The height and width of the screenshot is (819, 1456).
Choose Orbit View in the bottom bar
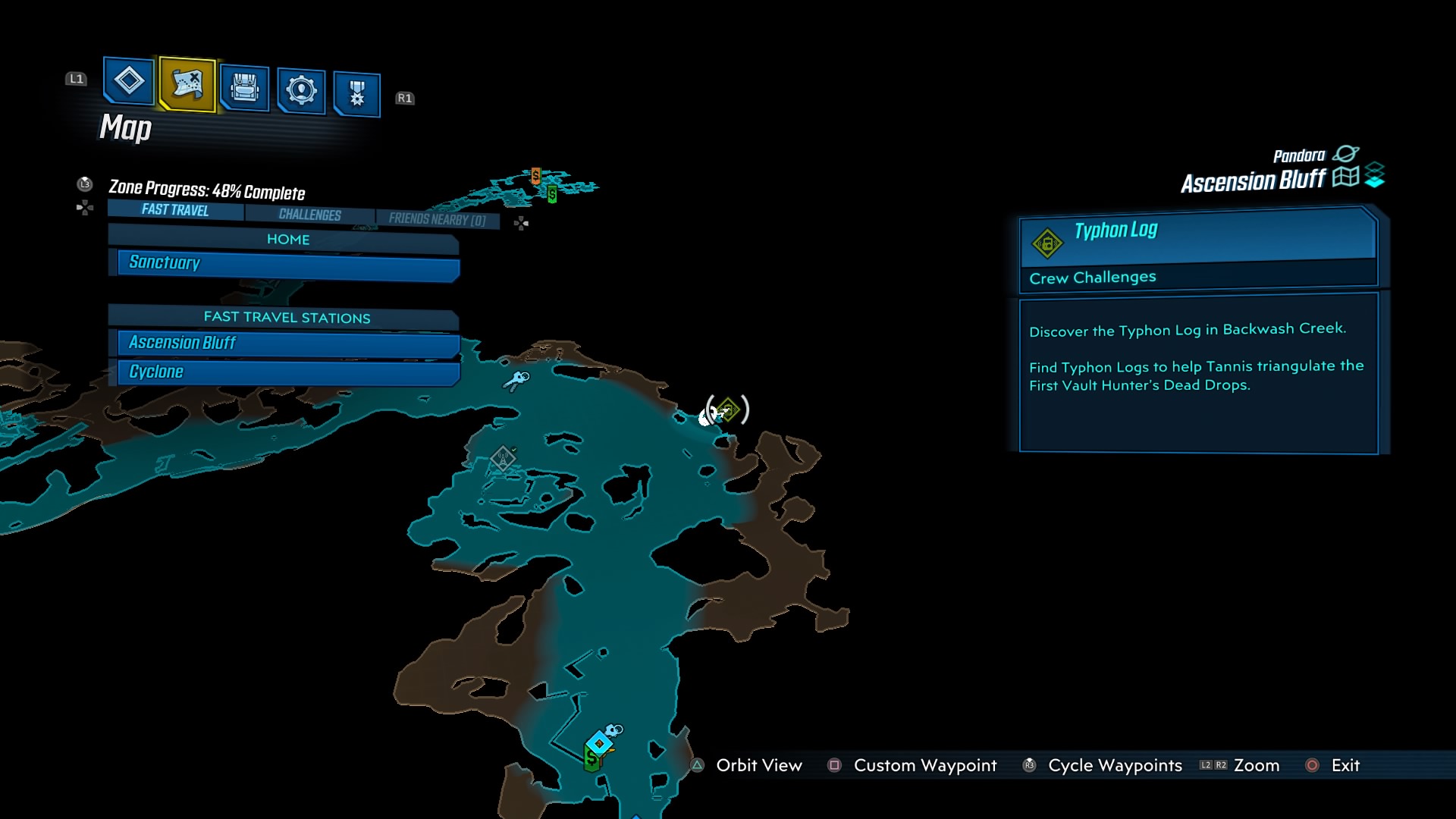(758, 766)
